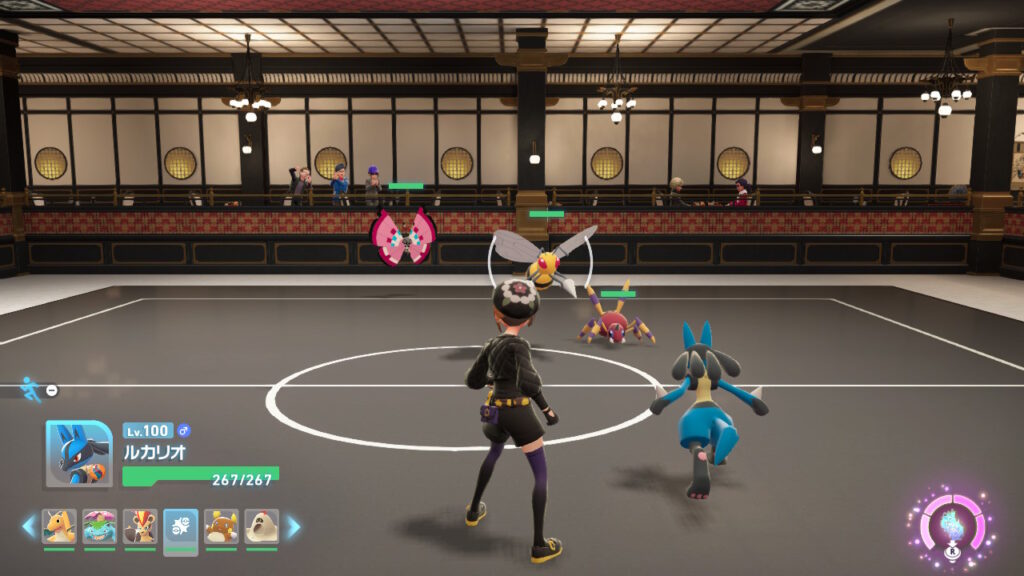Select the highlighted active party slot

181,526
